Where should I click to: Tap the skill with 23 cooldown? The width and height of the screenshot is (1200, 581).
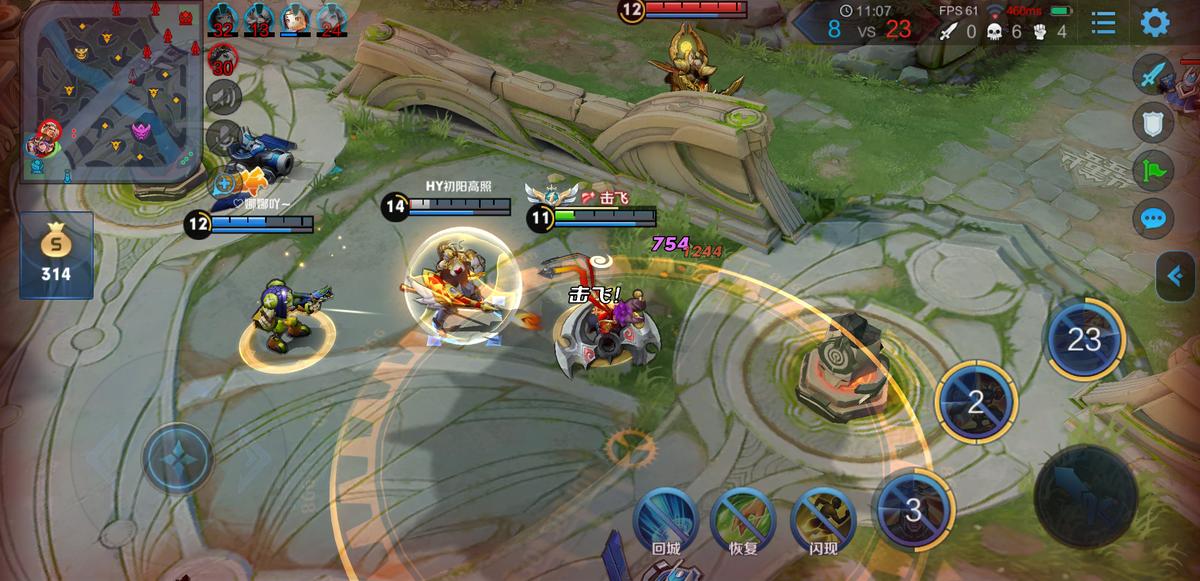pyautogui.click(x=1084, y=340)
